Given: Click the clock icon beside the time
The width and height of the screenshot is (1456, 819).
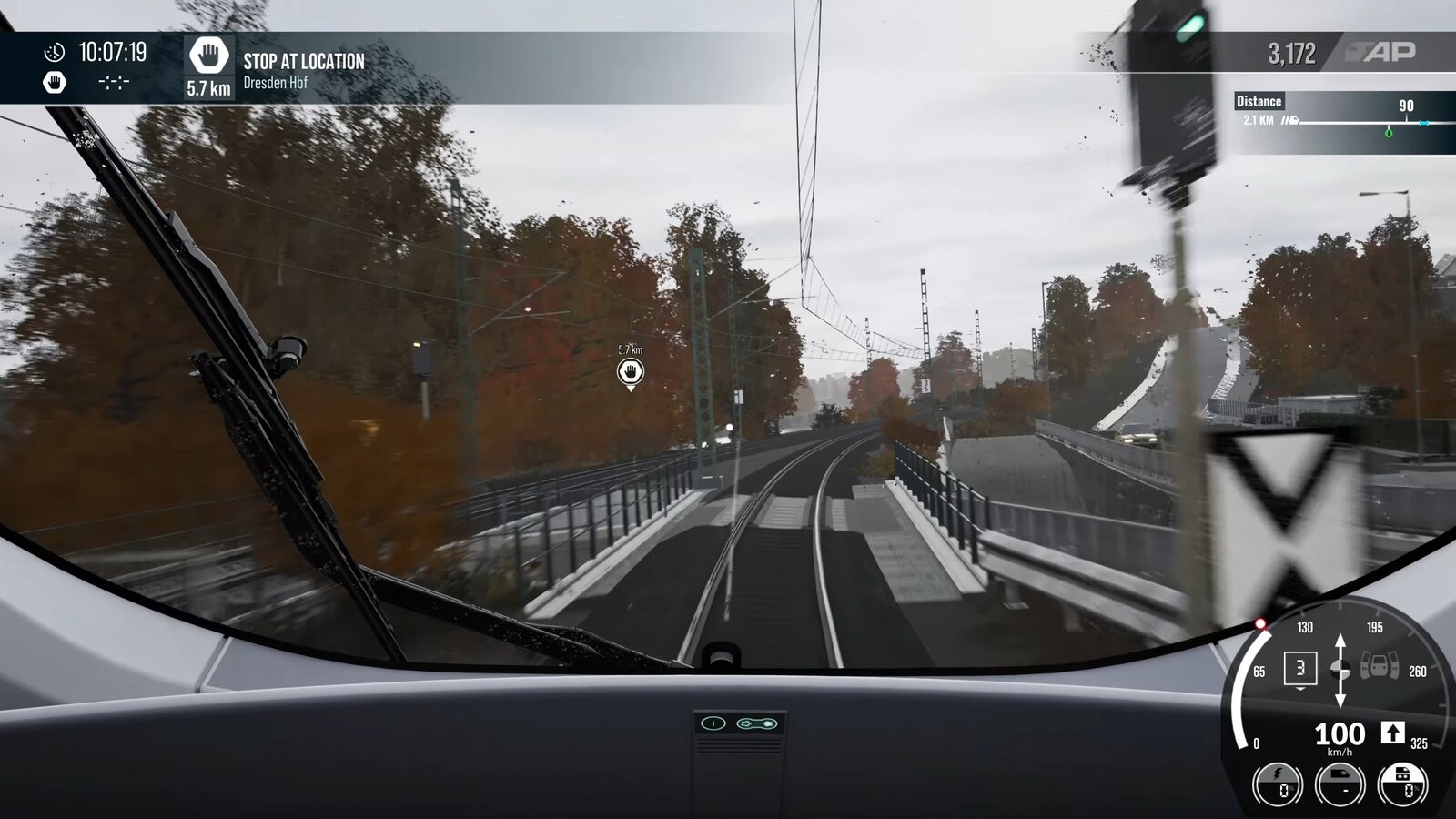Looking at the screenshot, I should click(x=55, y=53).
